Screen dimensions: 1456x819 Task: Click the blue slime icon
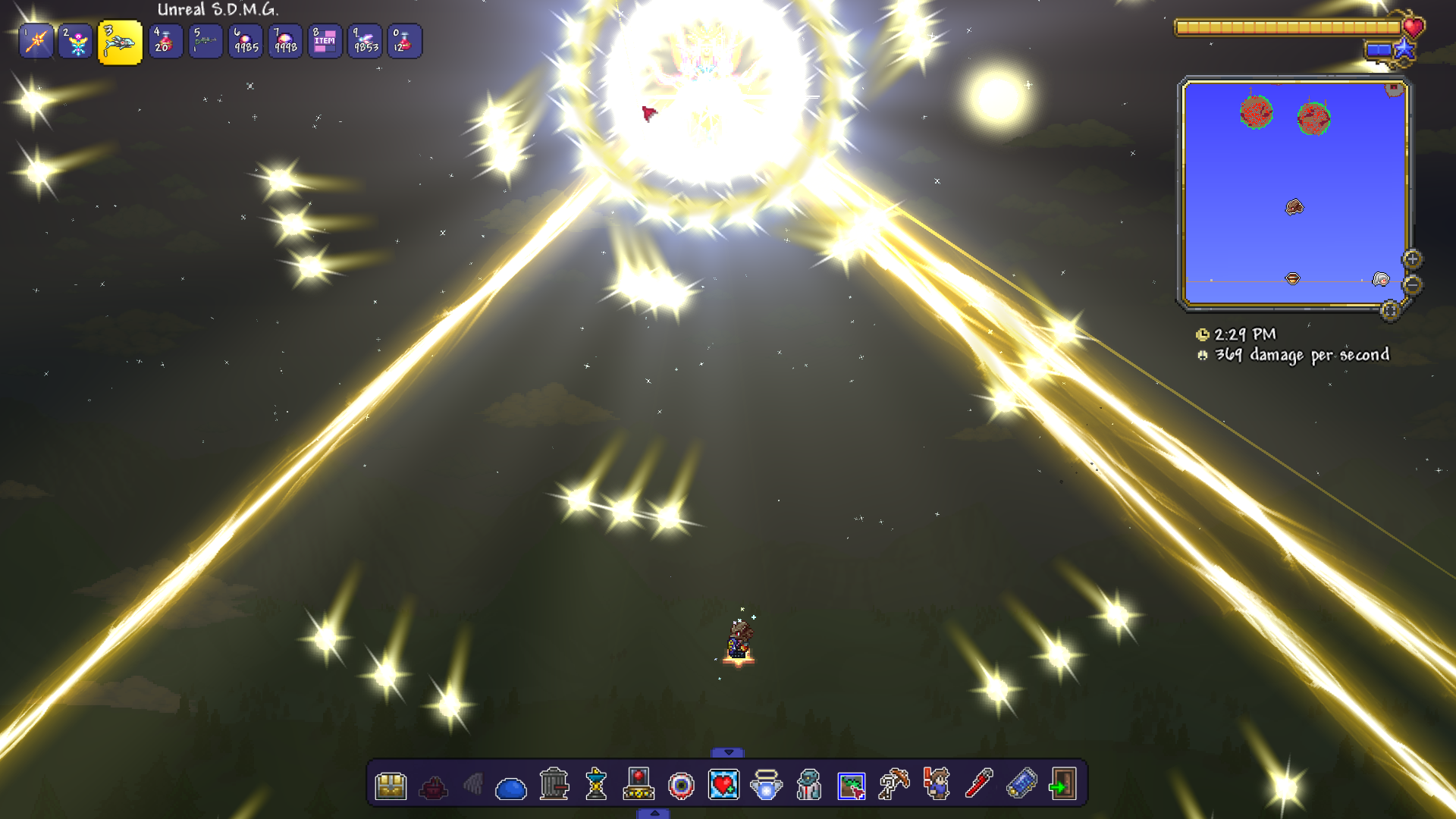pos(510,788)
